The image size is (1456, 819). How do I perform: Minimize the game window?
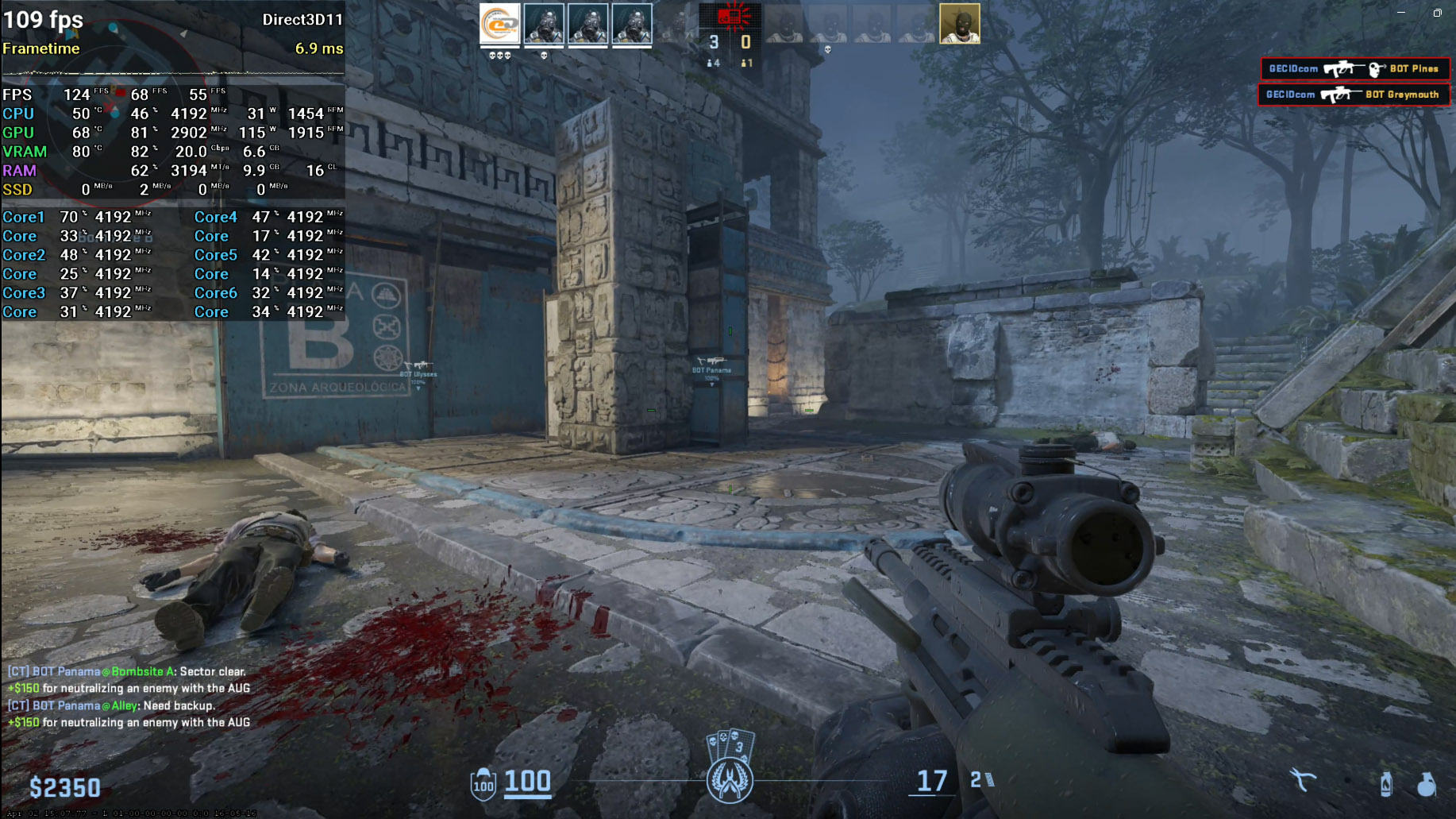(x=1401, y=13)
